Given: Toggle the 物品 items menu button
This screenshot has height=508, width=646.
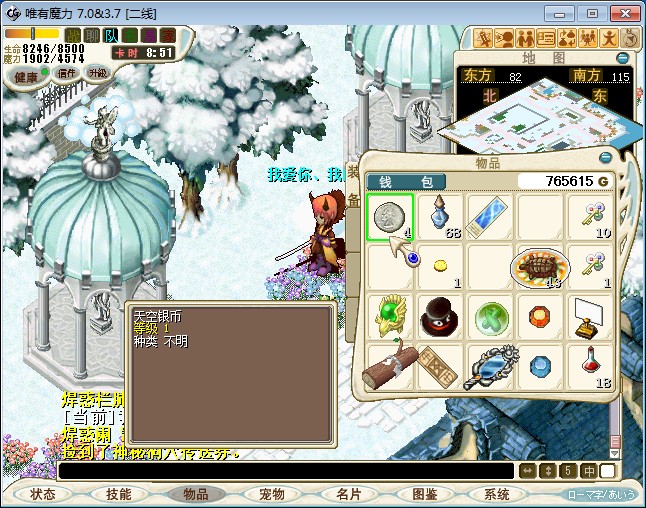Looking at the screenshot, I should (195, 494).
